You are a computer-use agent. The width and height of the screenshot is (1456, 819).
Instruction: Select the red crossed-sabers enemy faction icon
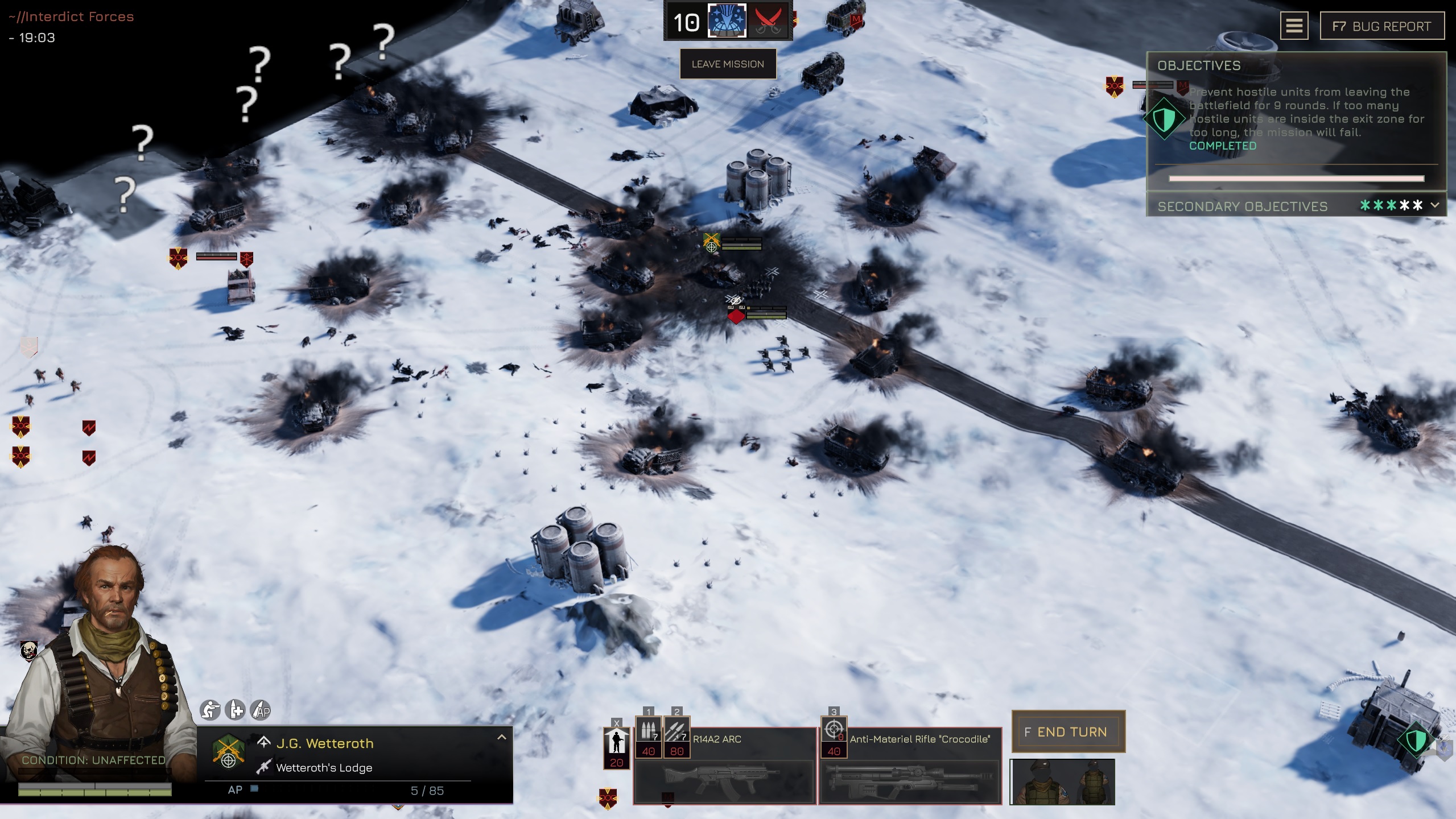(x=768, y=22)
